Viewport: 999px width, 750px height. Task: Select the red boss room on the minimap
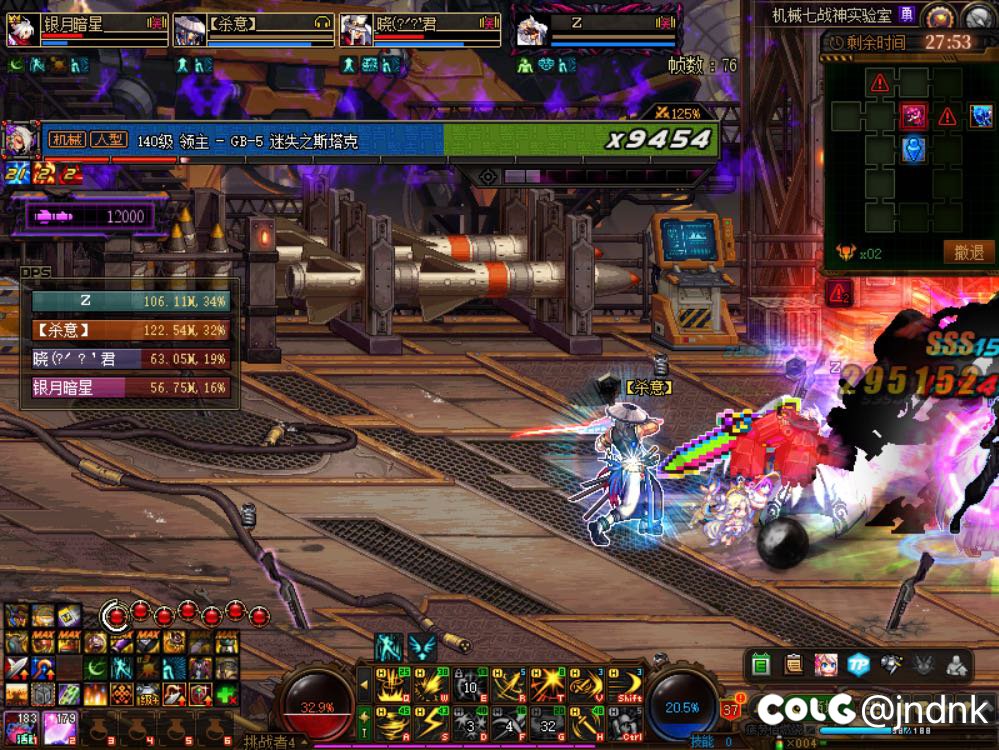pyautogui.click(x=912, y=116)
